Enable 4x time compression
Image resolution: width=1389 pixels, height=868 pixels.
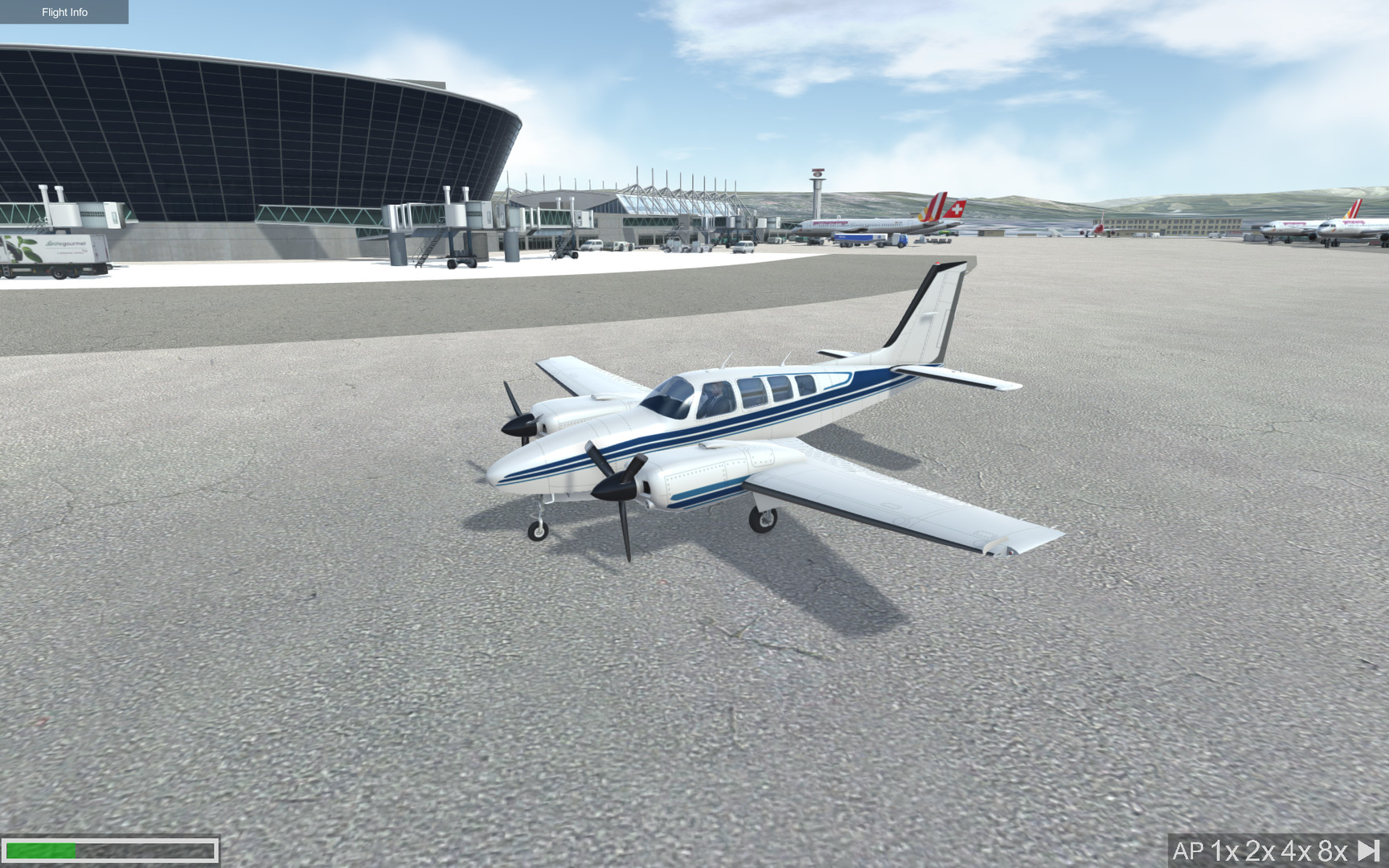[1296, 850]
